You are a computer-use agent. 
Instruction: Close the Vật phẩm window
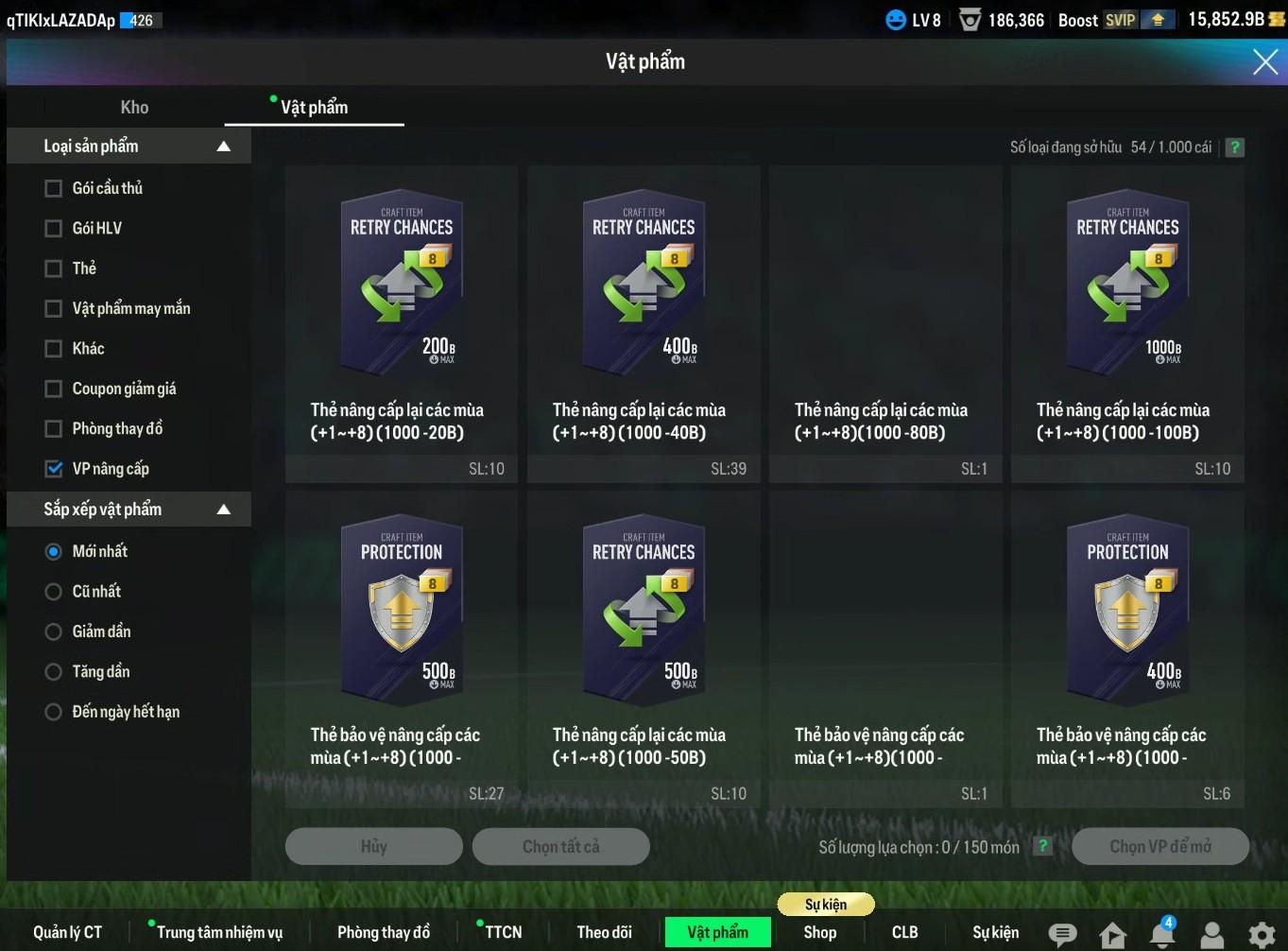click(1264, 62)
